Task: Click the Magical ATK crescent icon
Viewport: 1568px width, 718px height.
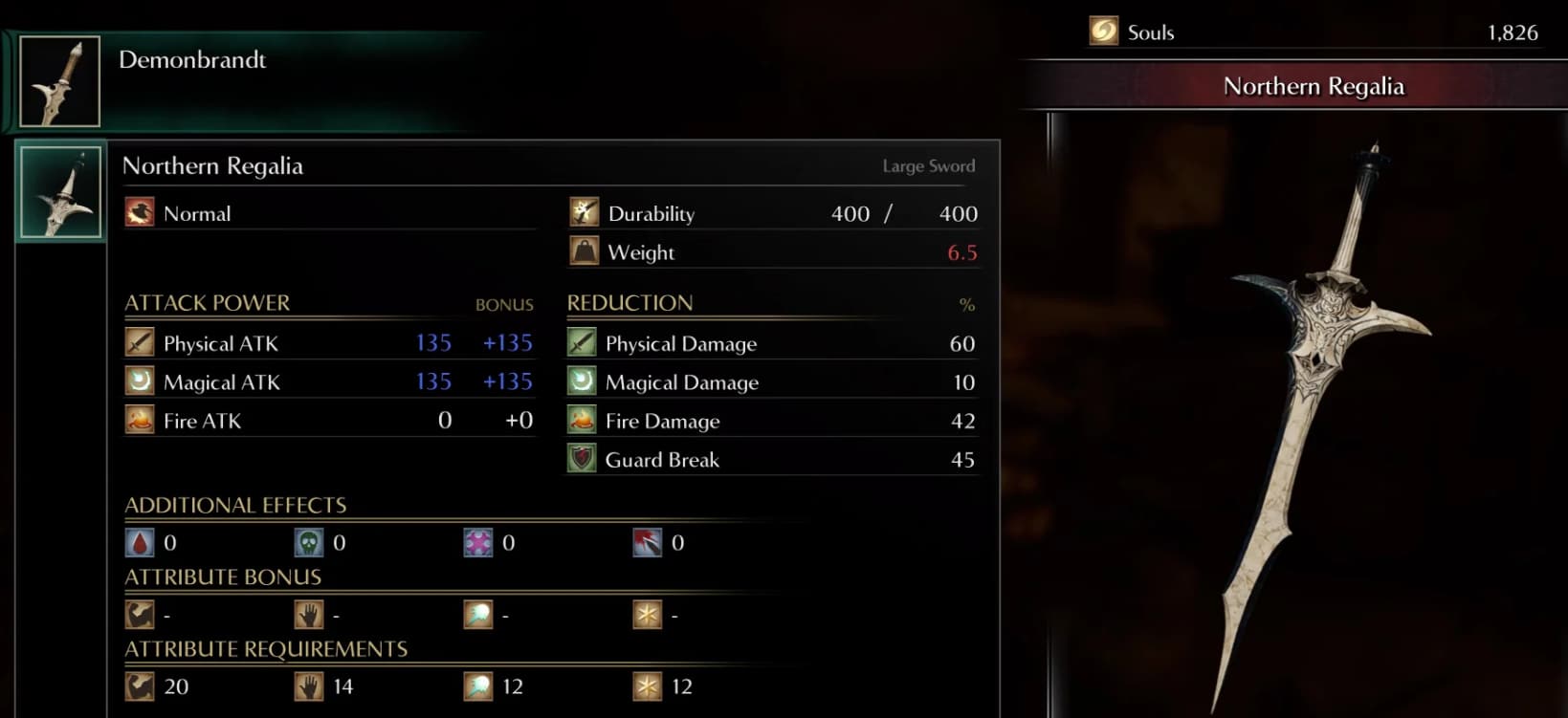Action: point(140,381)
